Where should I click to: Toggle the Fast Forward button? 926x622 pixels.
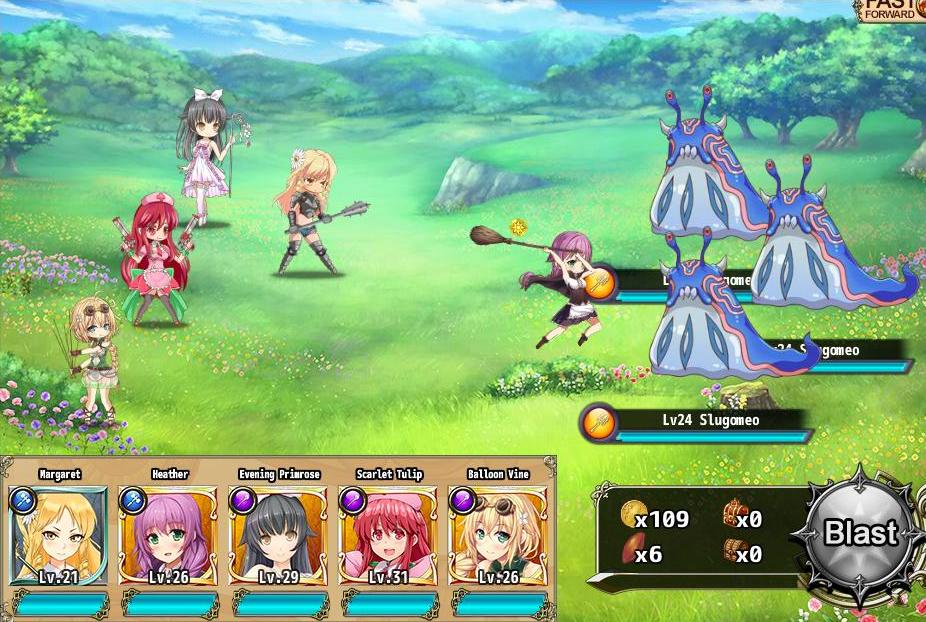coord(891,10)
